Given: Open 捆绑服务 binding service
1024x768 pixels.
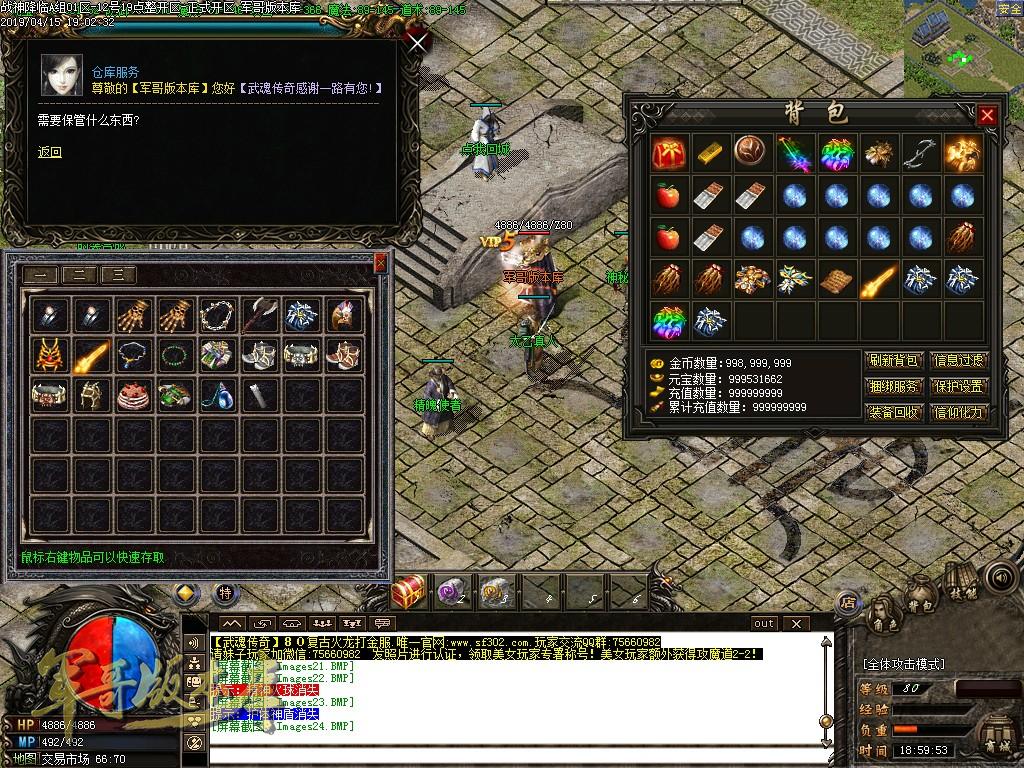Looking at the screenshot, I should click(893, 387).
